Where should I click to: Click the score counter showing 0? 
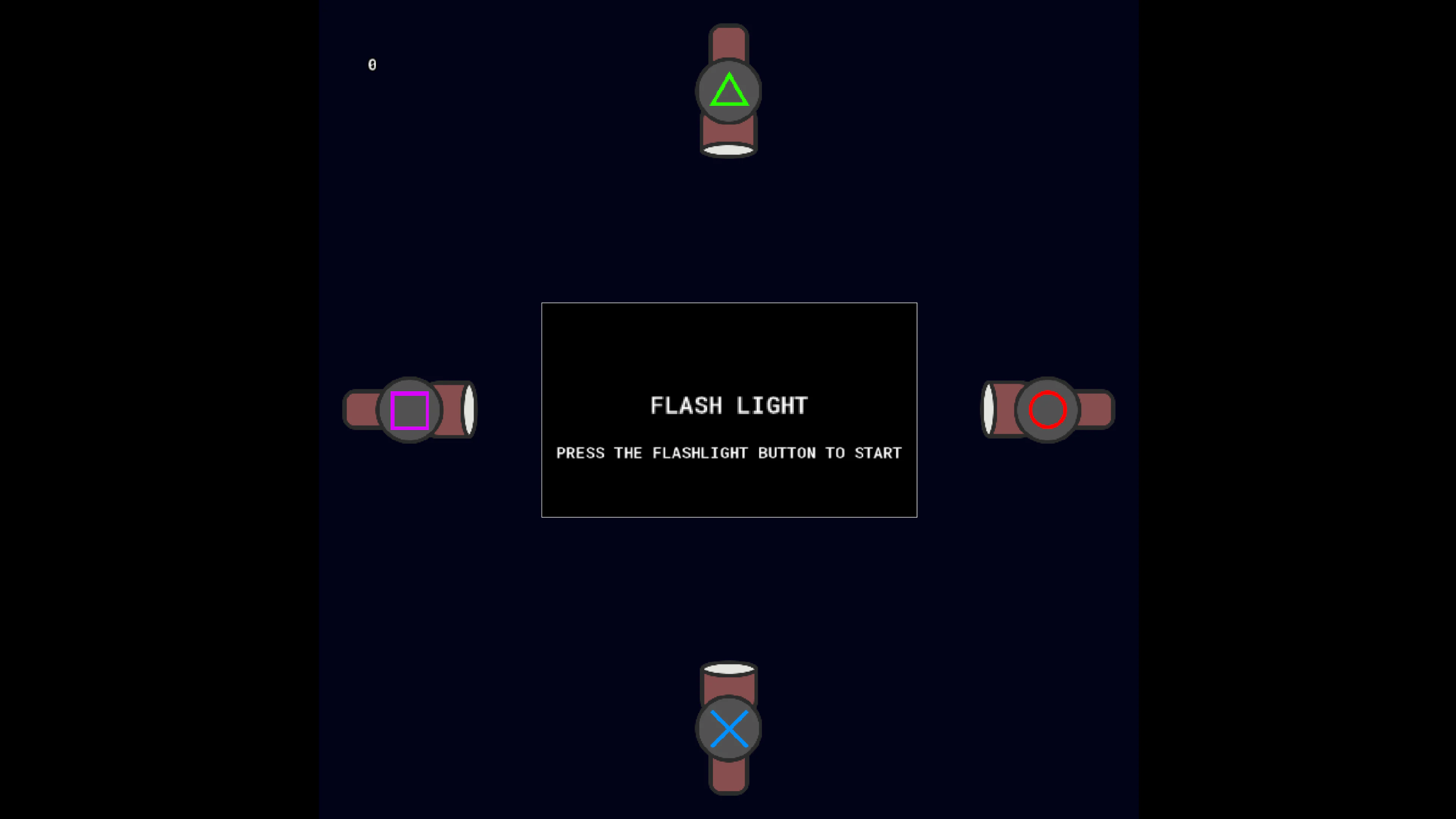pos(372,64)
